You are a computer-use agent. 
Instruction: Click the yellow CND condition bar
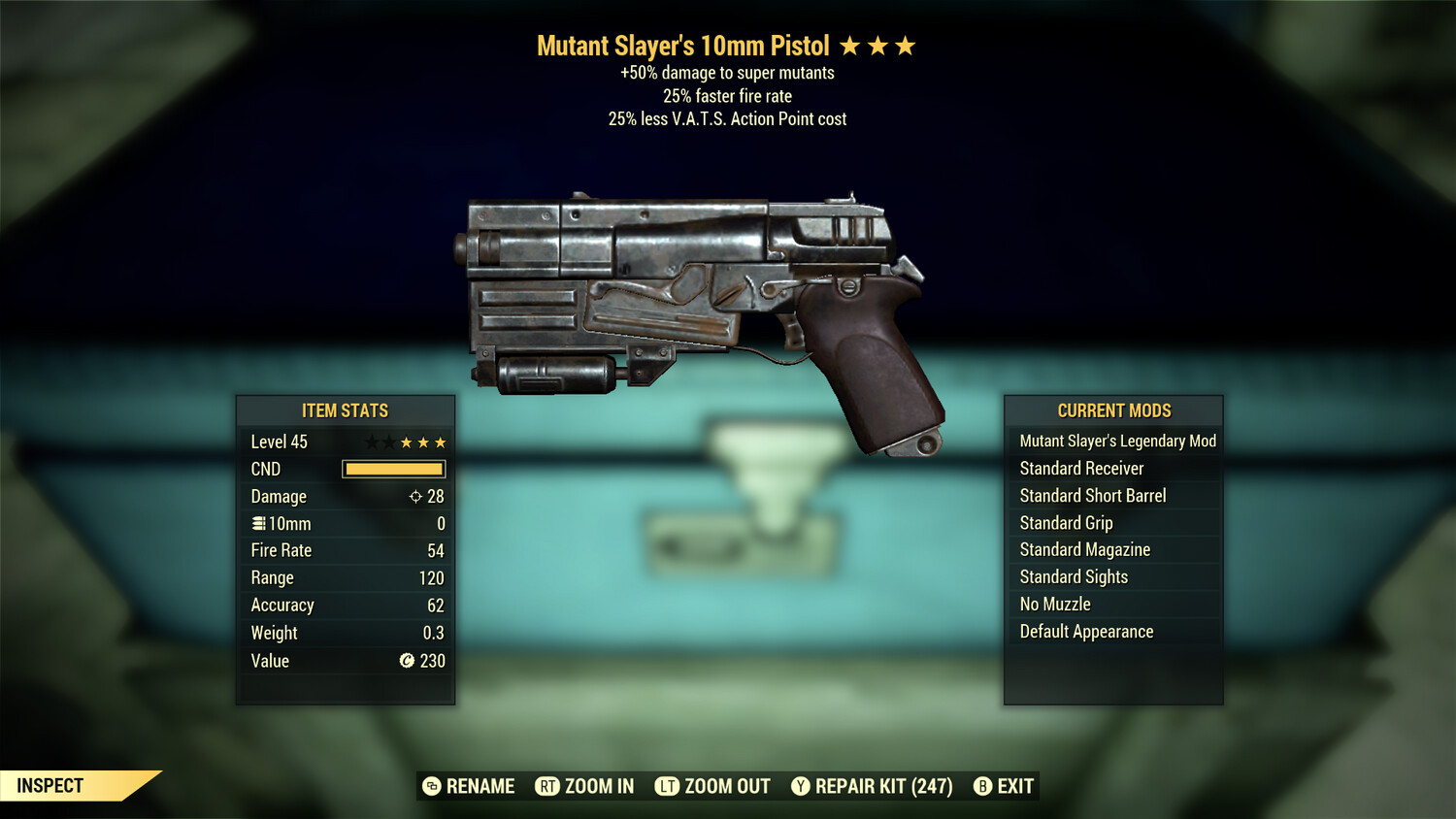click(393, 469)
